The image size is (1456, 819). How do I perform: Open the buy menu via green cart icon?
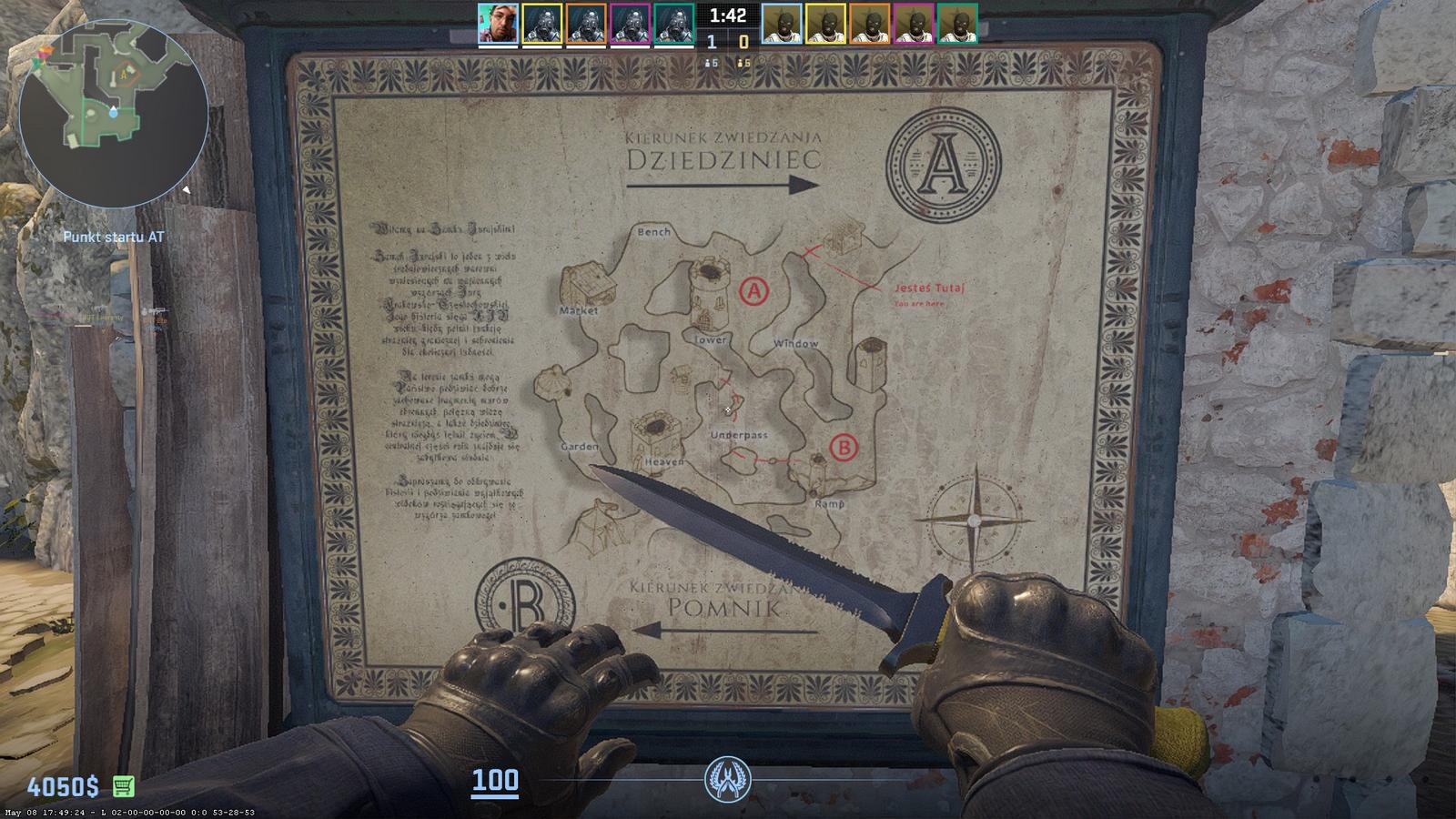click(x=123, y=786)
